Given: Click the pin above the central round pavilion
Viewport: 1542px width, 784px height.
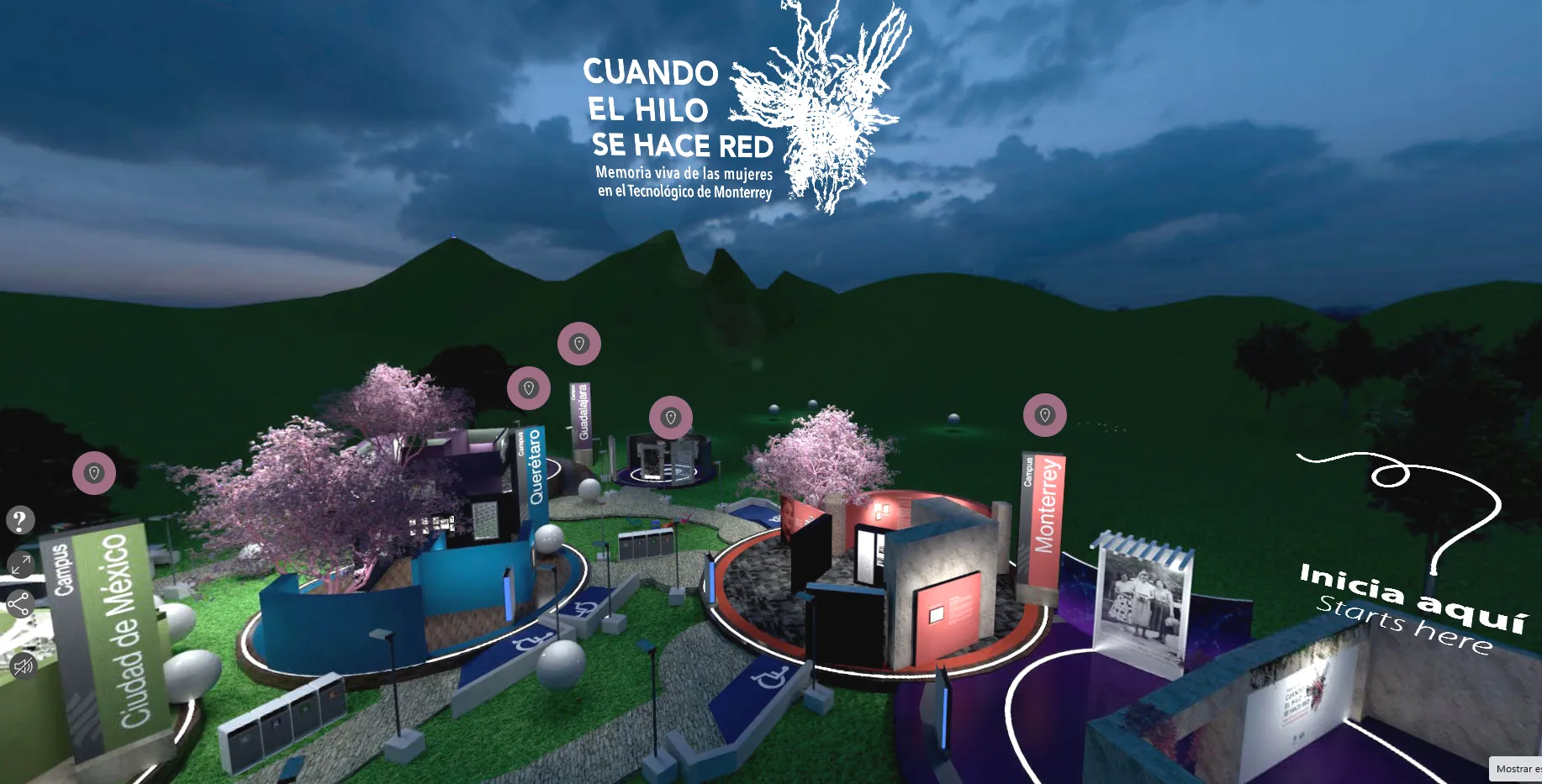Looking at the screenshot, I should tap(670, 416).
